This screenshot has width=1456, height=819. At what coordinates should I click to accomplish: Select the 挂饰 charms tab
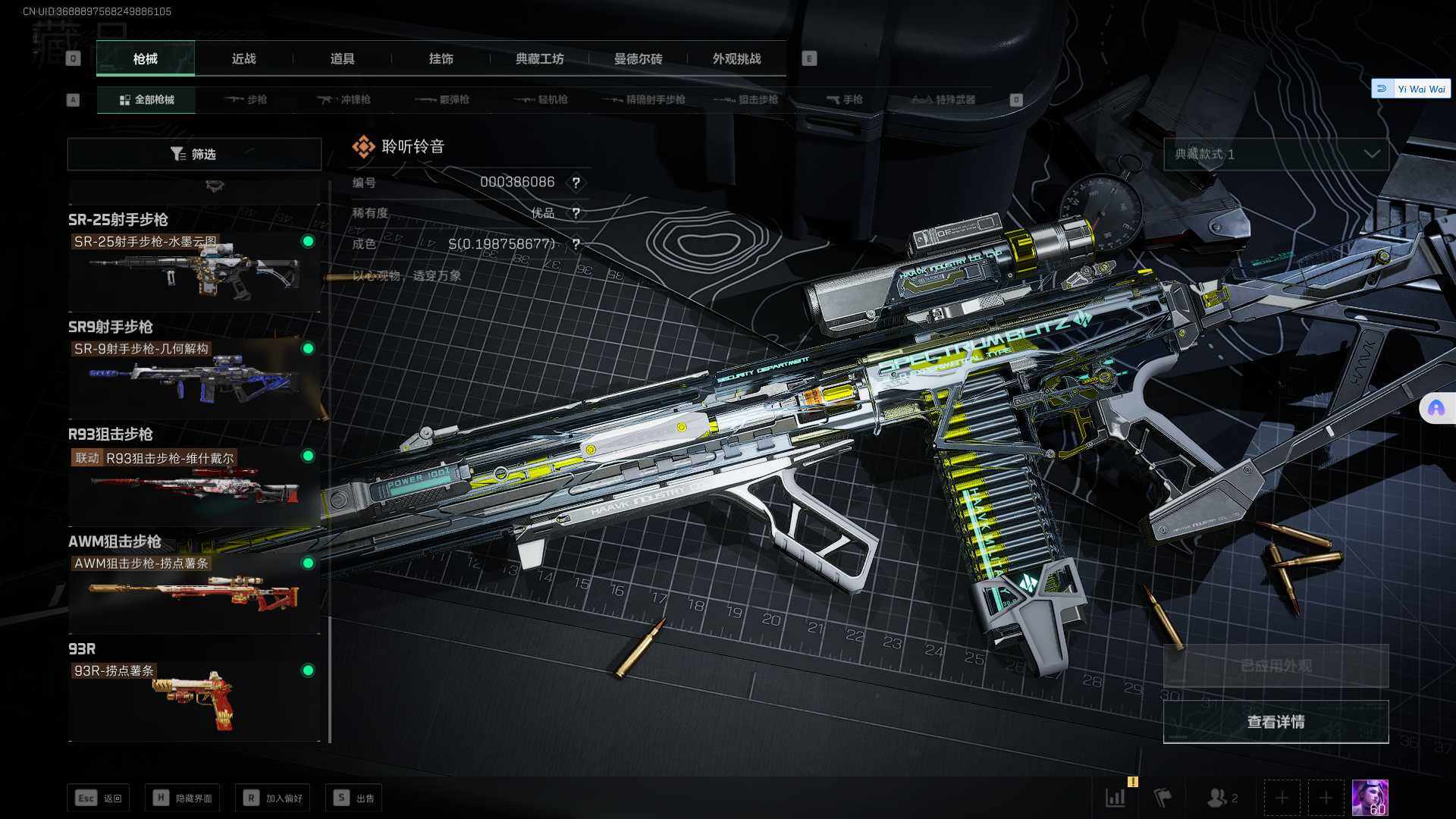[441, 58]
